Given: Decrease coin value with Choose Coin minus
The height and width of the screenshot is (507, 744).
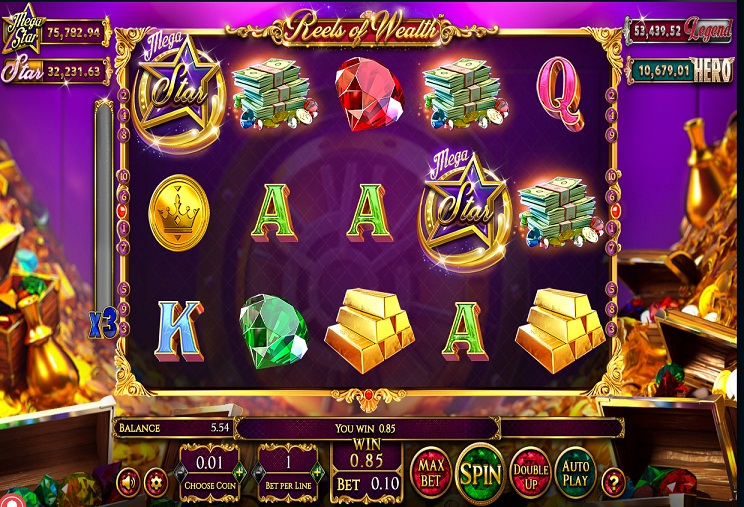Looking at the screenshot, I should click(181, 472).
